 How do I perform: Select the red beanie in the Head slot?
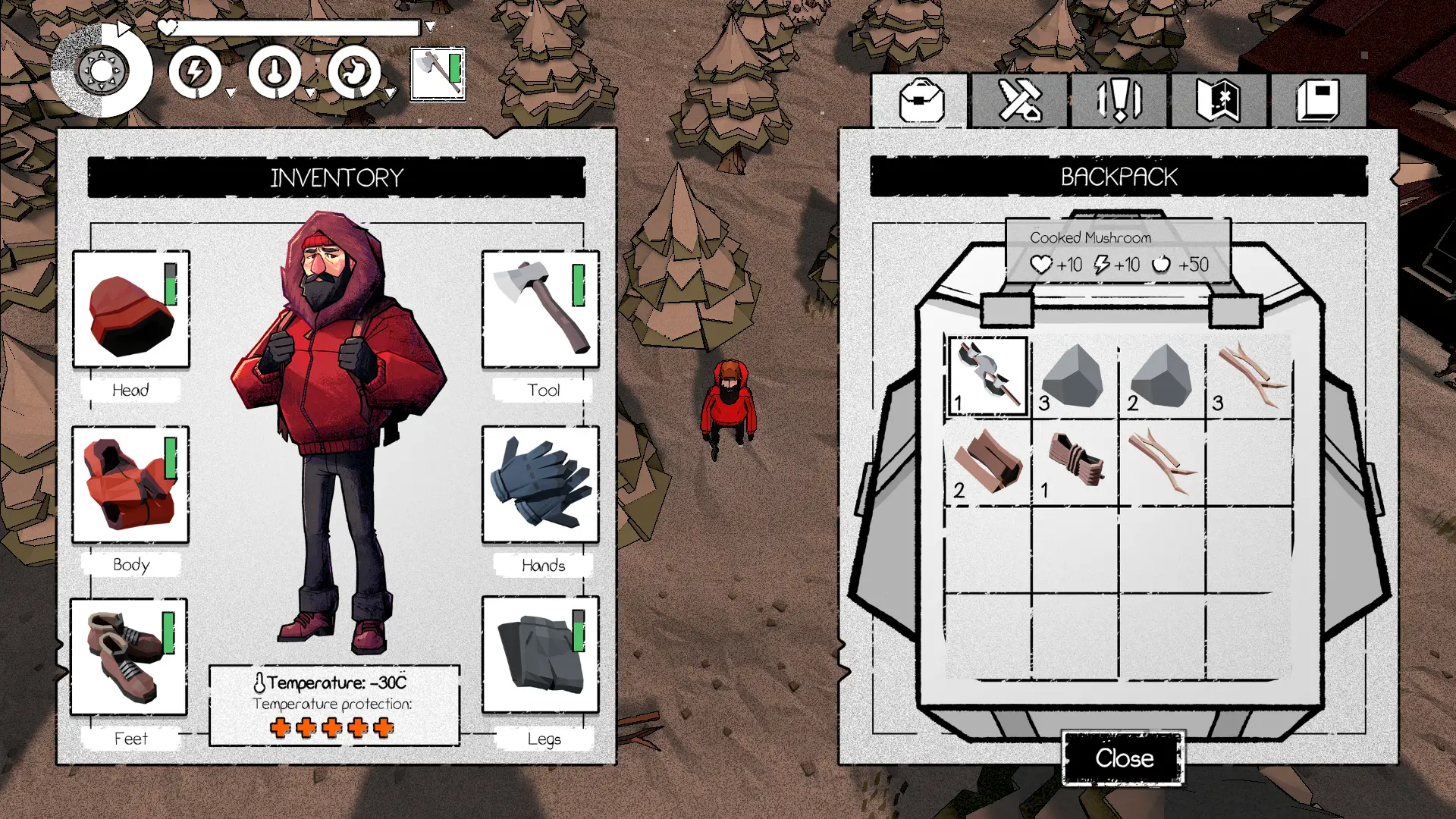click(131, 309)
